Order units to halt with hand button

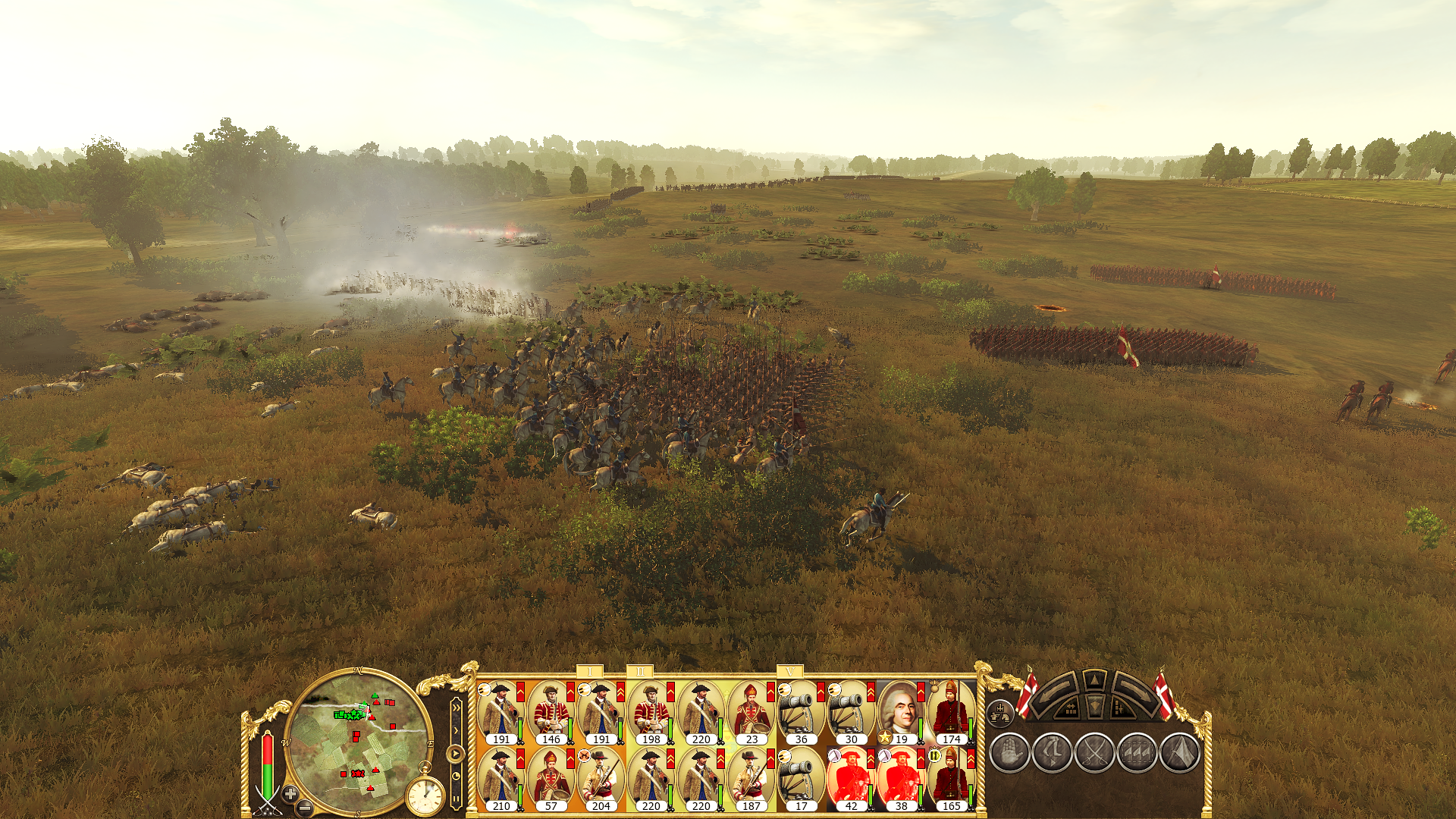click(1009, 753)
